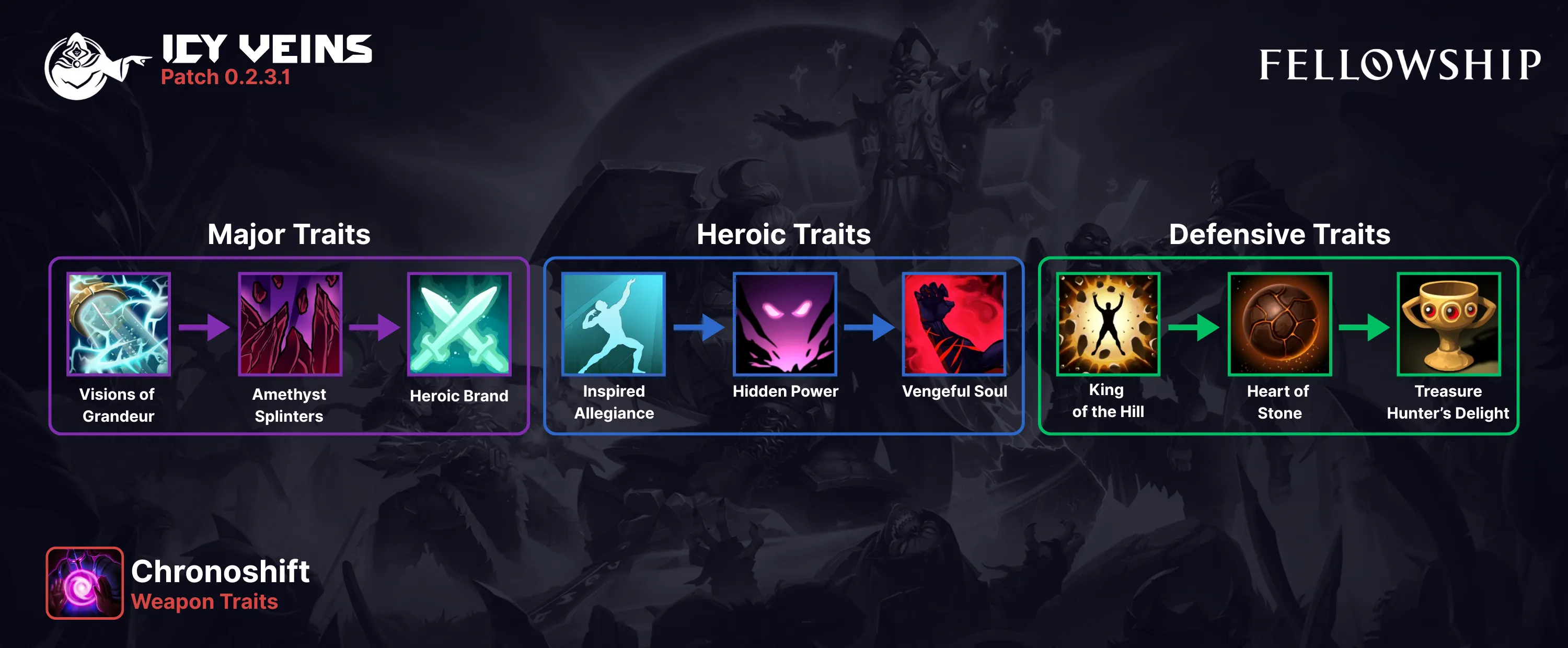
Task: Select the Inspired Allegiance trait icon
Action: (x=614, y=323)
